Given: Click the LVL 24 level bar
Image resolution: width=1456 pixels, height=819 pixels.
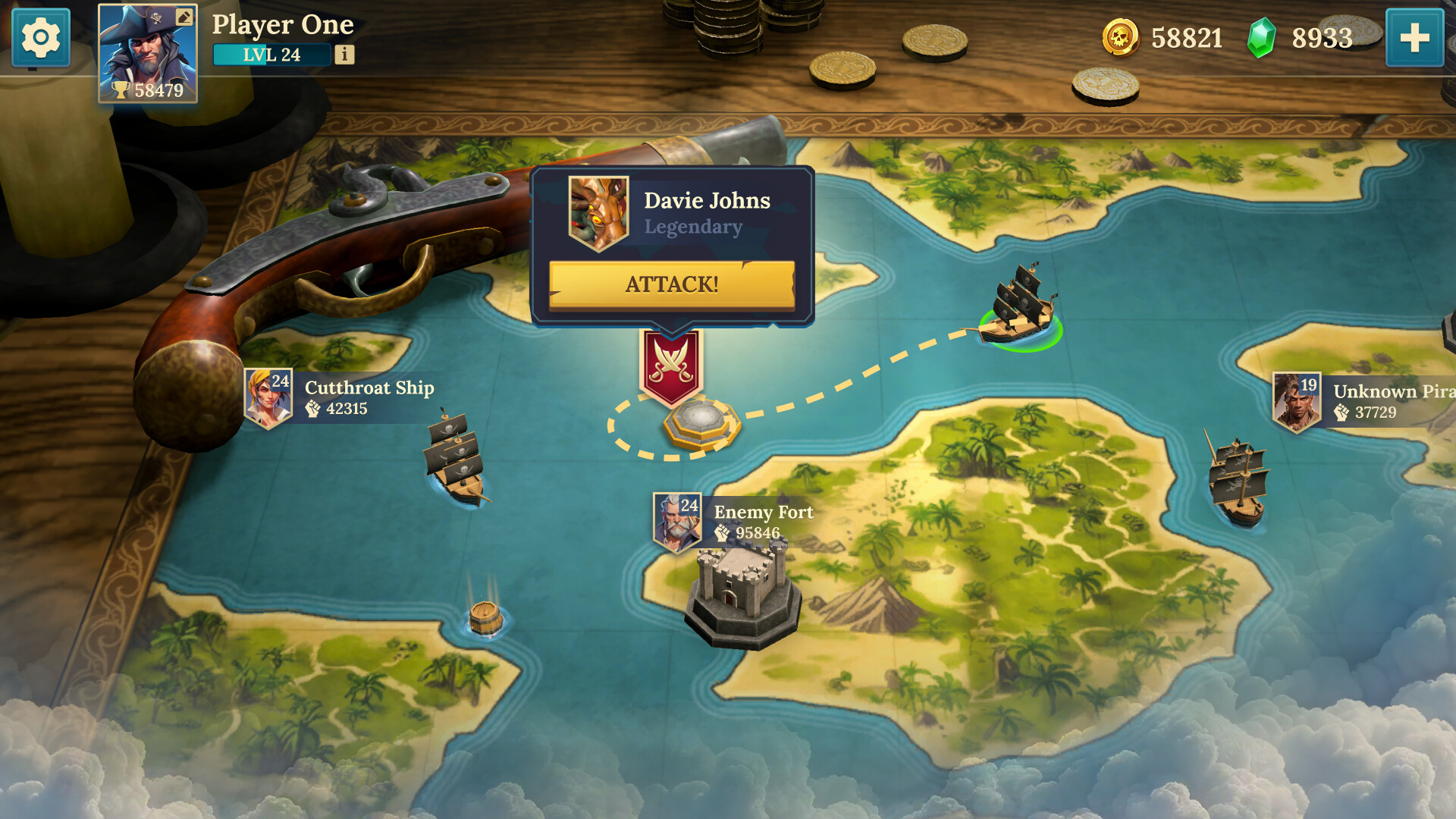Looking at the screenshot, I should 271,53.
